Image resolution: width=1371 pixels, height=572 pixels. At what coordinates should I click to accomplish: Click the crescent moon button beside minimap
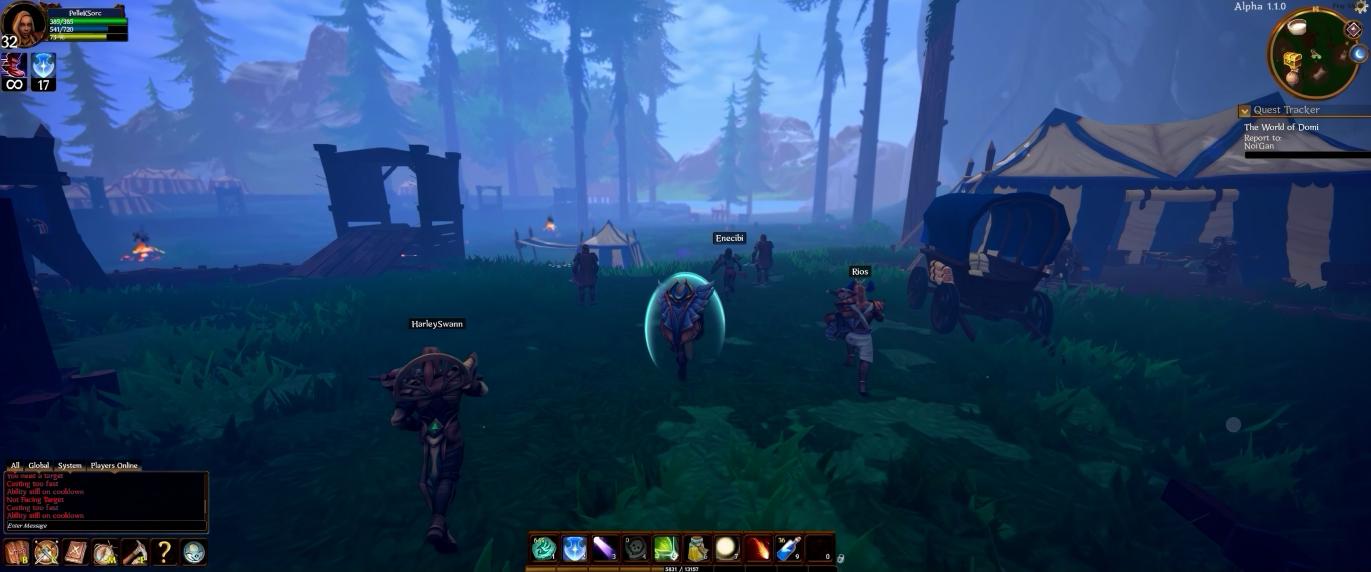click(1358, 54)
